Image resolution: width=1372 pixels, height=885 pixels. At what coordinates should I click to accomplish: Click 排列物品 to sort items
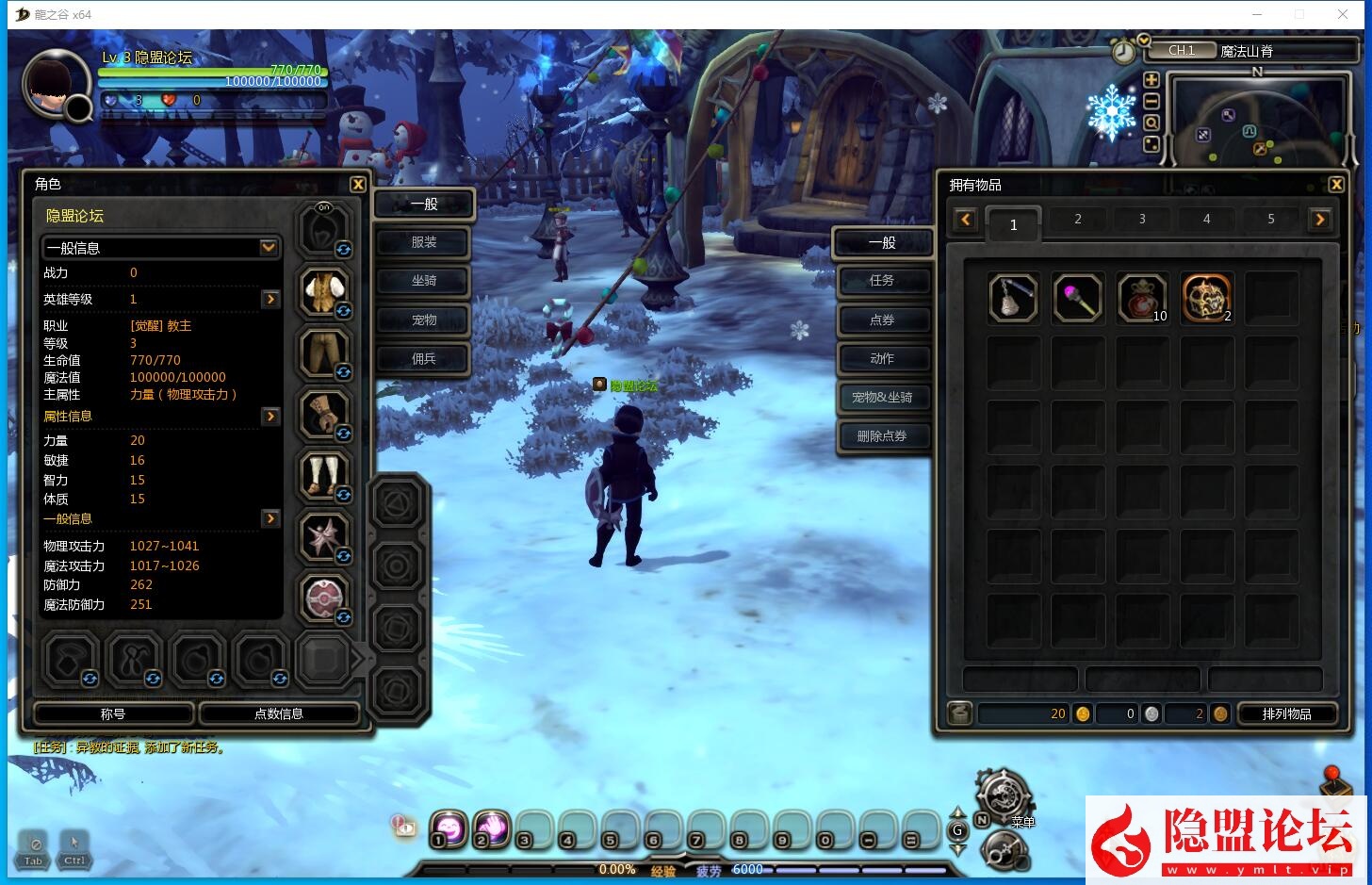[1286, 713]
